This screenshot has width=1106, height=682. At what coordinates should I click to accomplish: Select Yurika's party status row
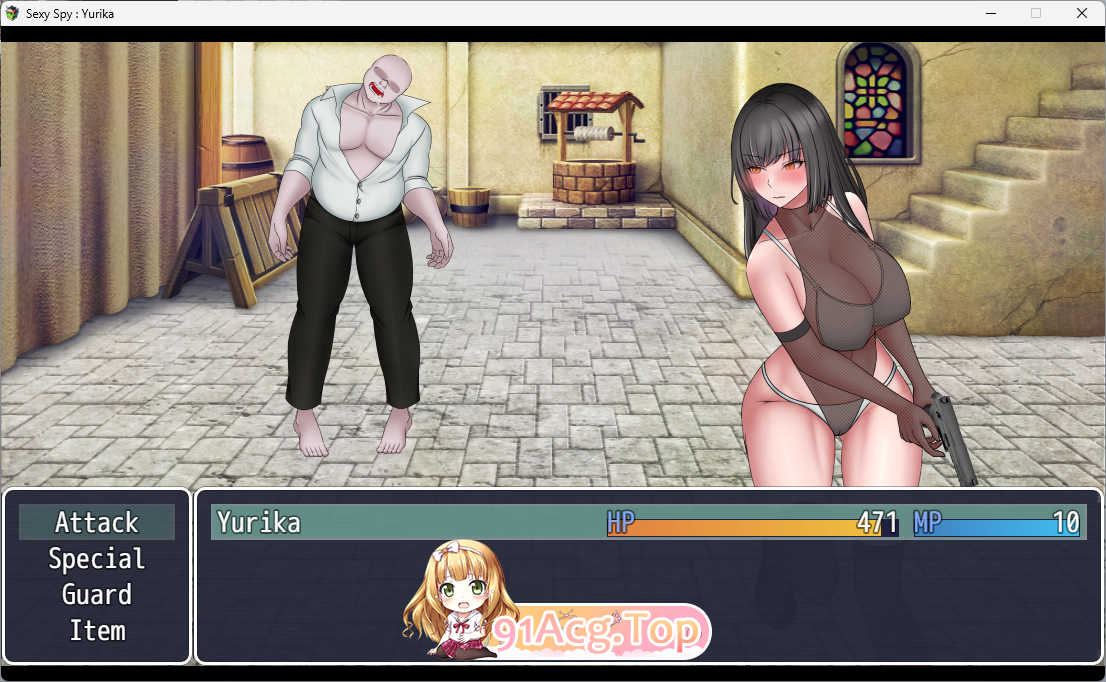(648, 522)
